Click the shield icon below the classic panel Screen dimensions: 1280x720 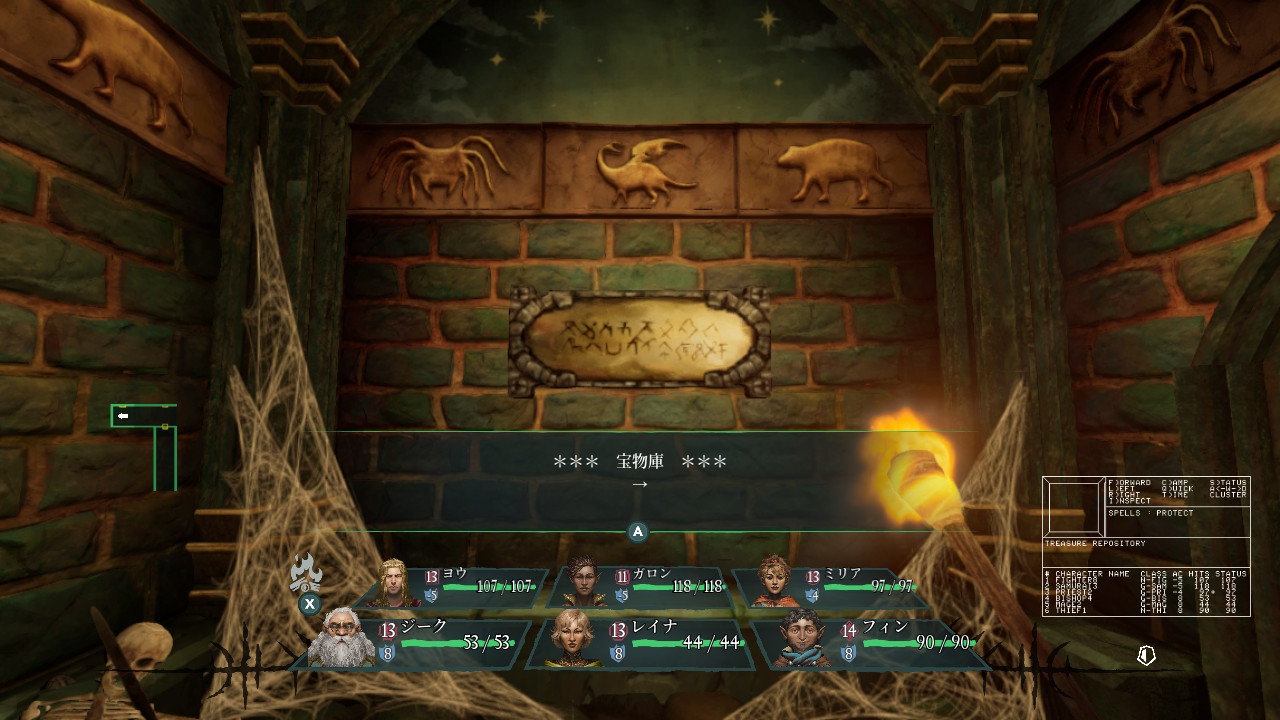(1146, 655)
